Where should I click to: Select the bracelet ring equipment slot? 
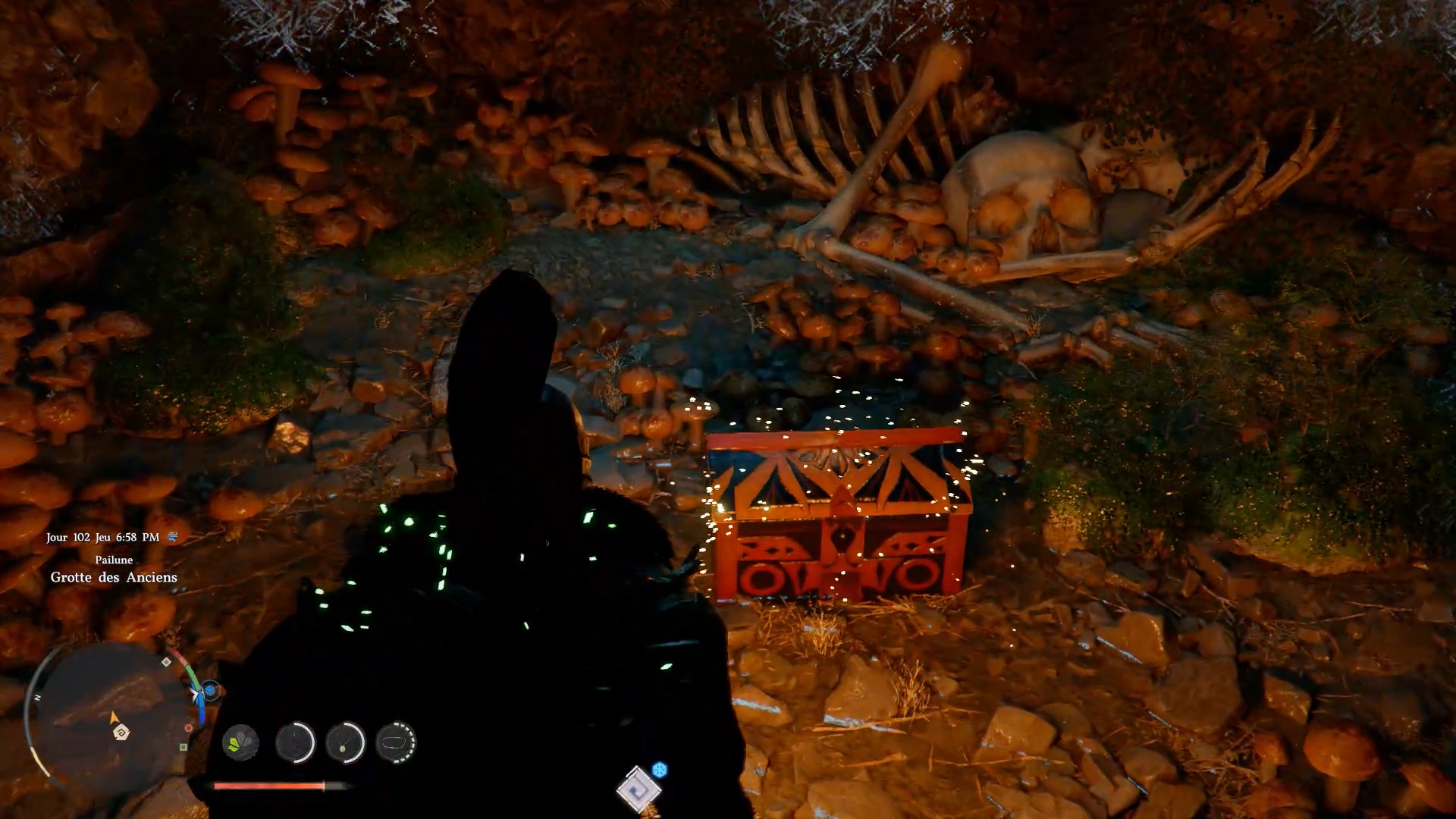tap(396, 742)
